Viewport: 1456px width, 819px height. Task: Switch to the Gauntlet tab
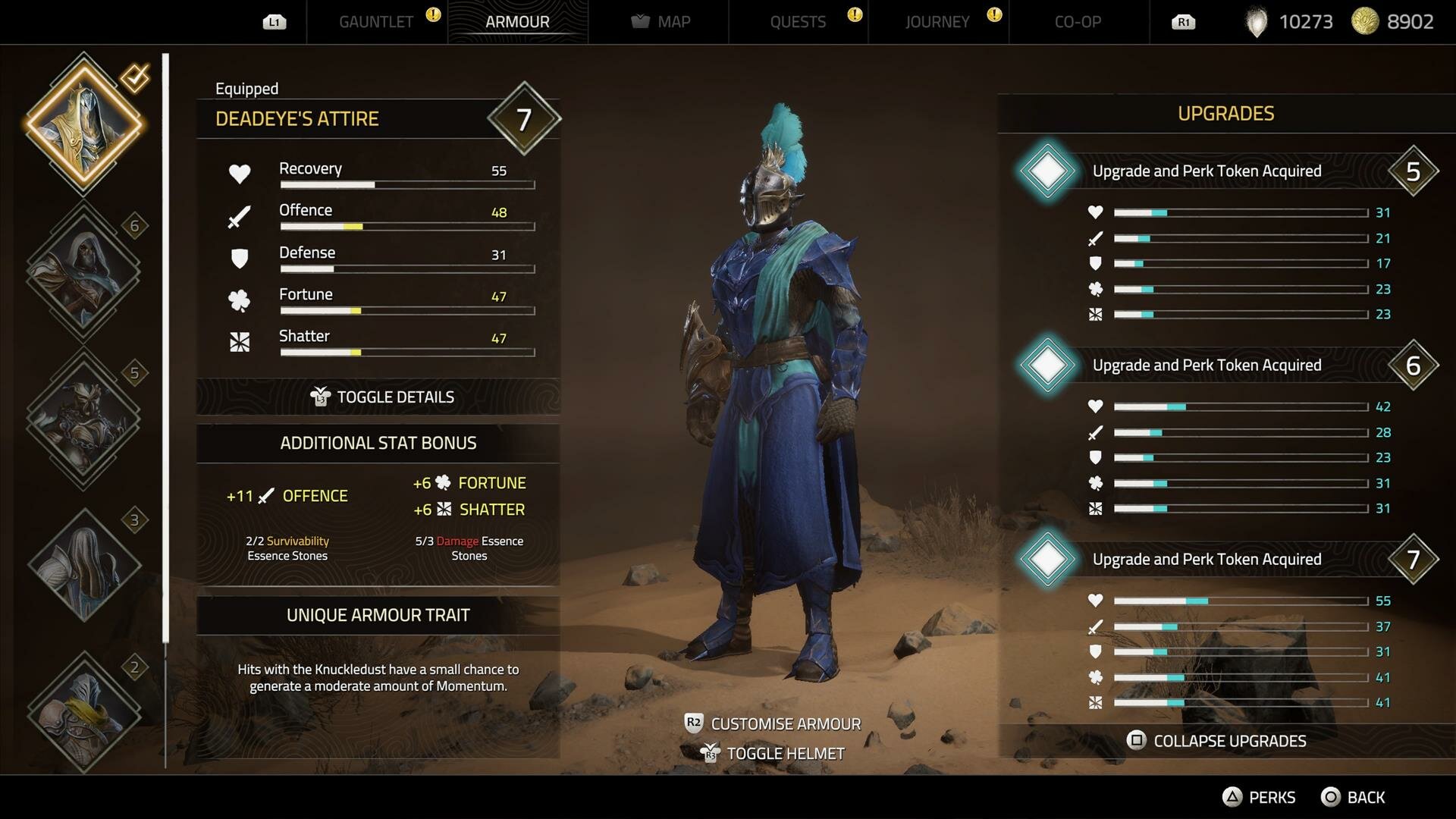point(376,22)
